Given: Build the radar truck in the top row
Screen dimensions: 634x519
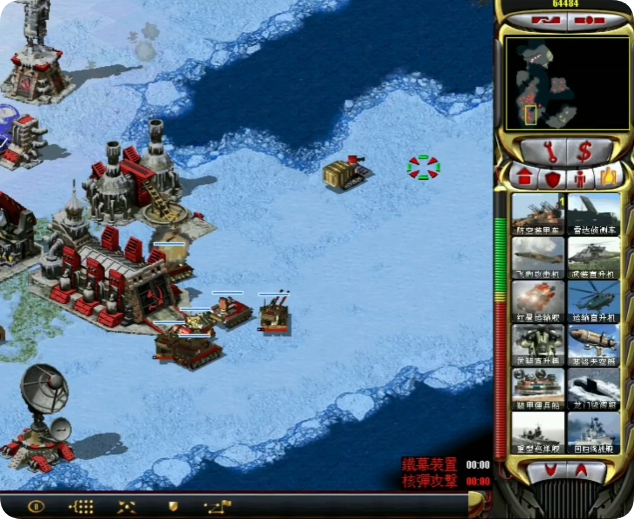Looking at the screenshot, I should click(594, 213).
